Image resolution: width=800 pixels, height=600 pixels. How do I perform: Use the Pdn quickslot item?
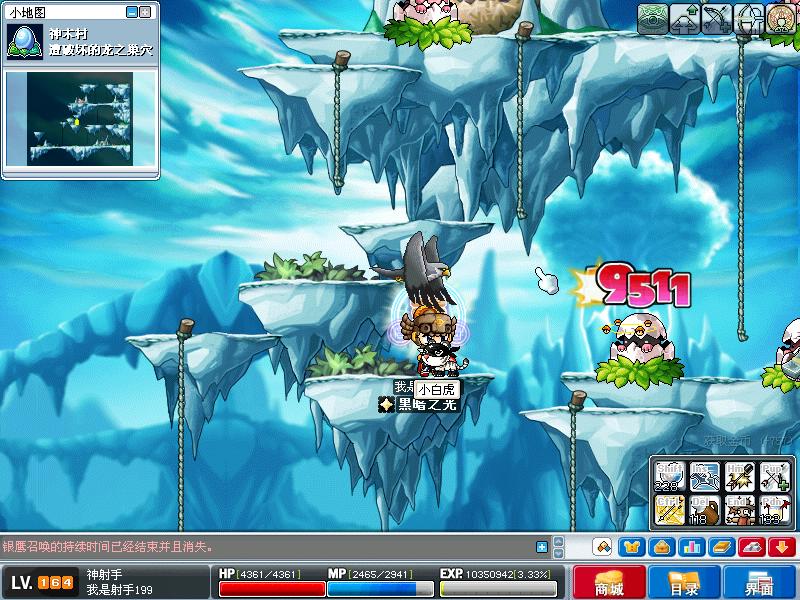(x=773, y=511)
